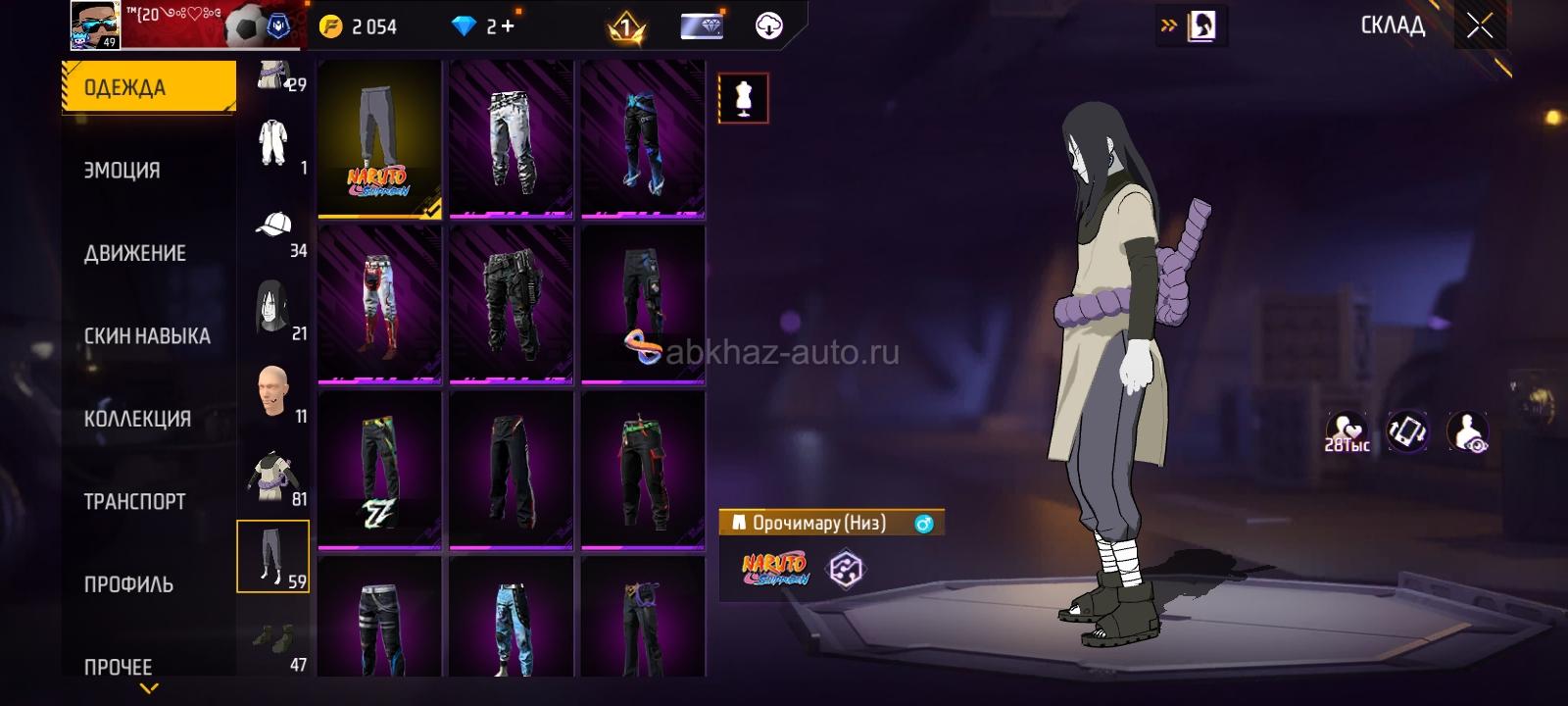Viewport: 1568px width, 706px height.
Task: Add diamonds with the plus button
Action: click(508, 26)
